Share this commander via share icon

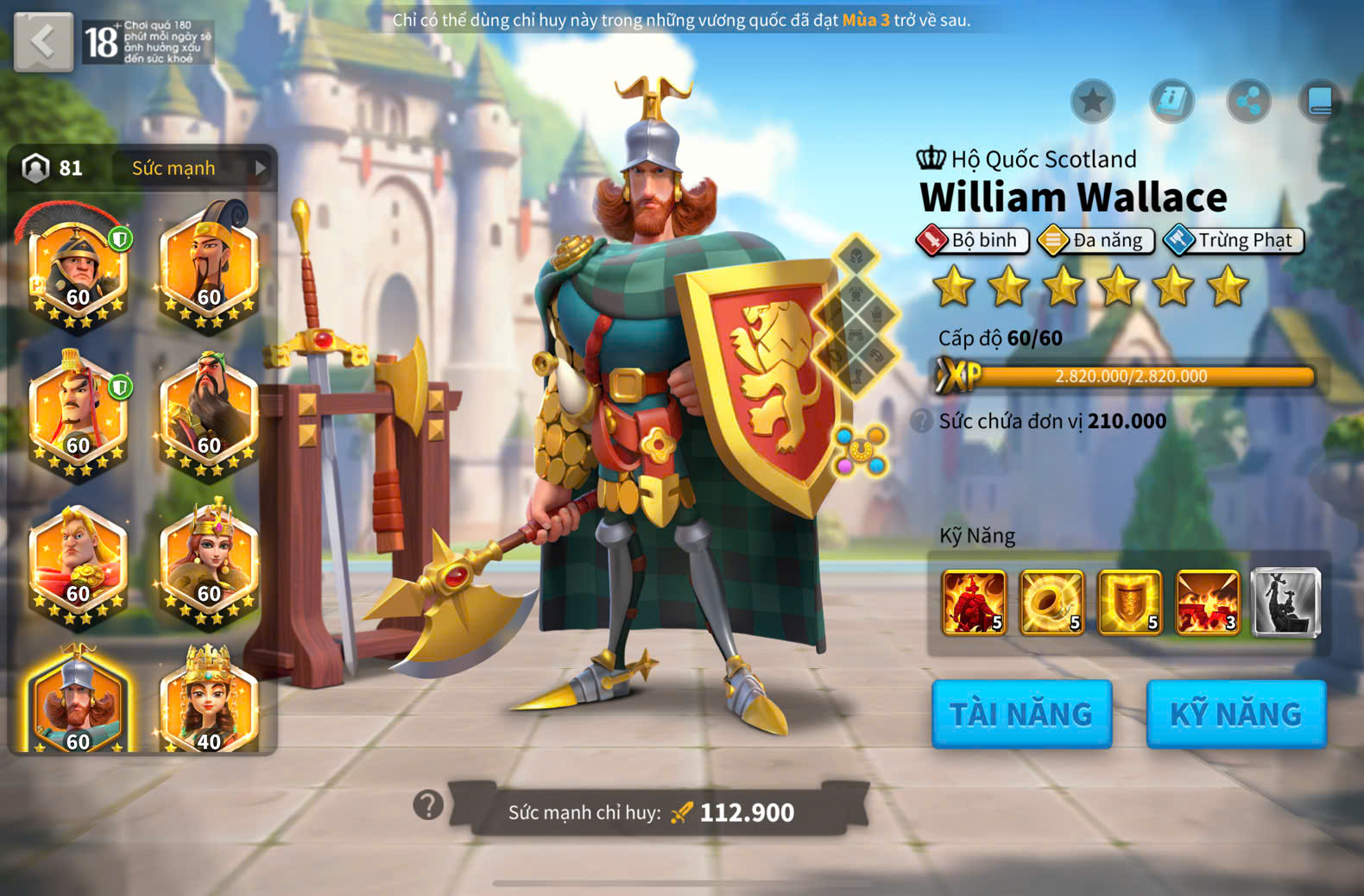tap(1248, 102)
